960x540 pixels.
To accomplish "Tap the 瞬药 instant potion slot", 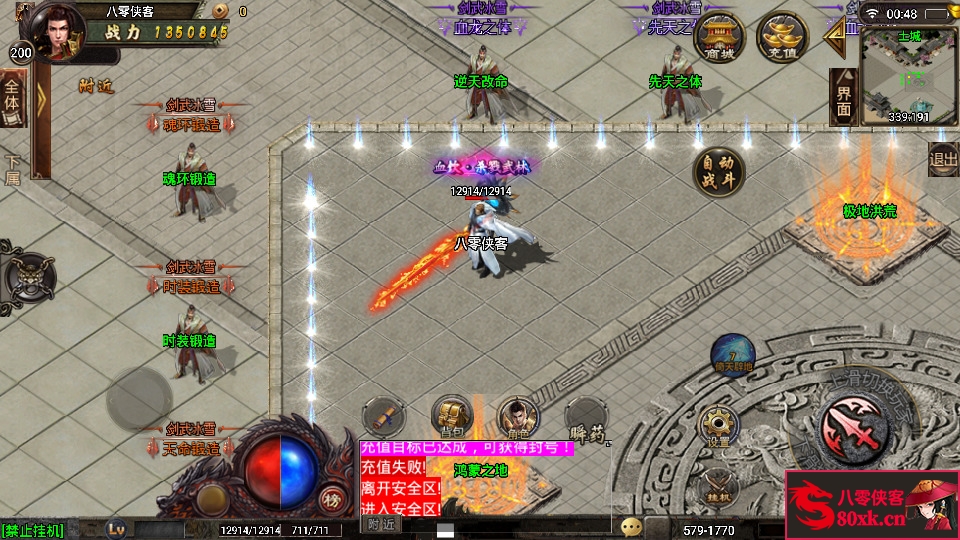I will point(584,418).
